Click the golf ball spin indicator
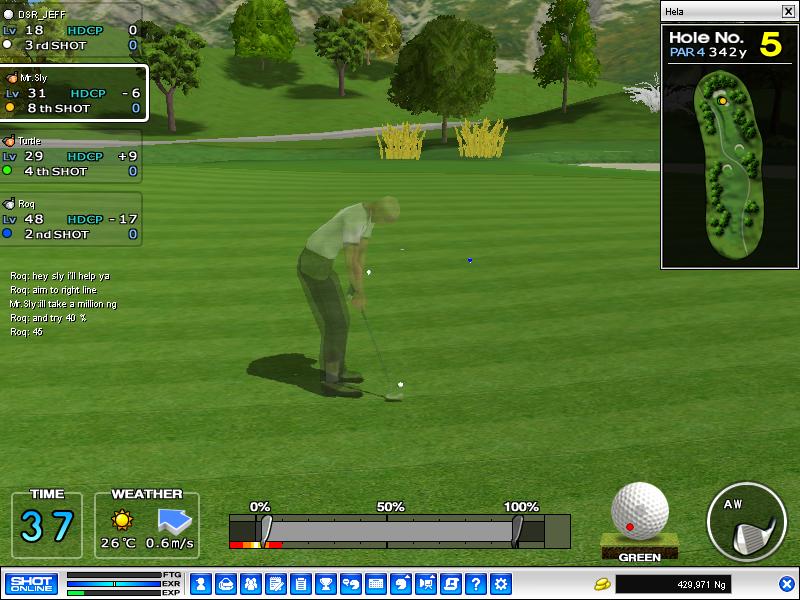The width and height of the screenshot is (800, 600). click(x=639, y=511)
